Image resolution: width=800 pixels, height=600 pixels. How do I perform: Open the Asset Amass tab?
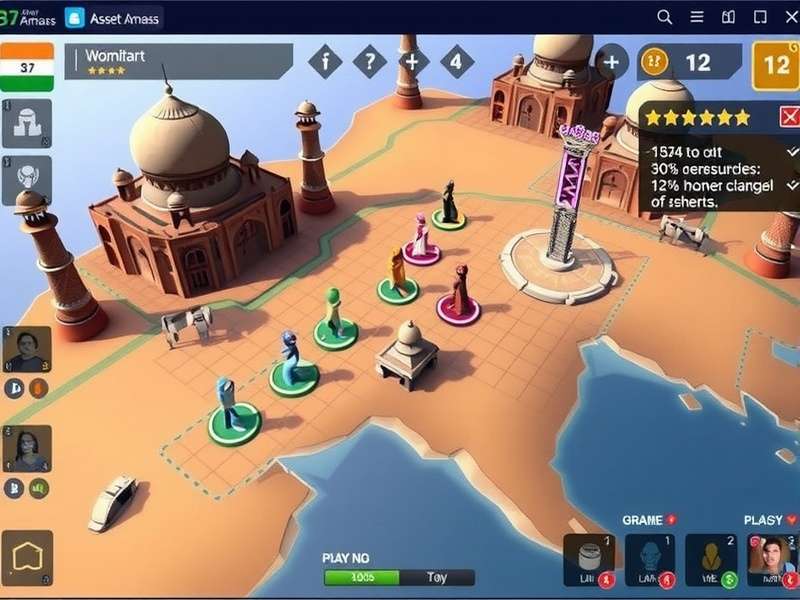point(112,18)
